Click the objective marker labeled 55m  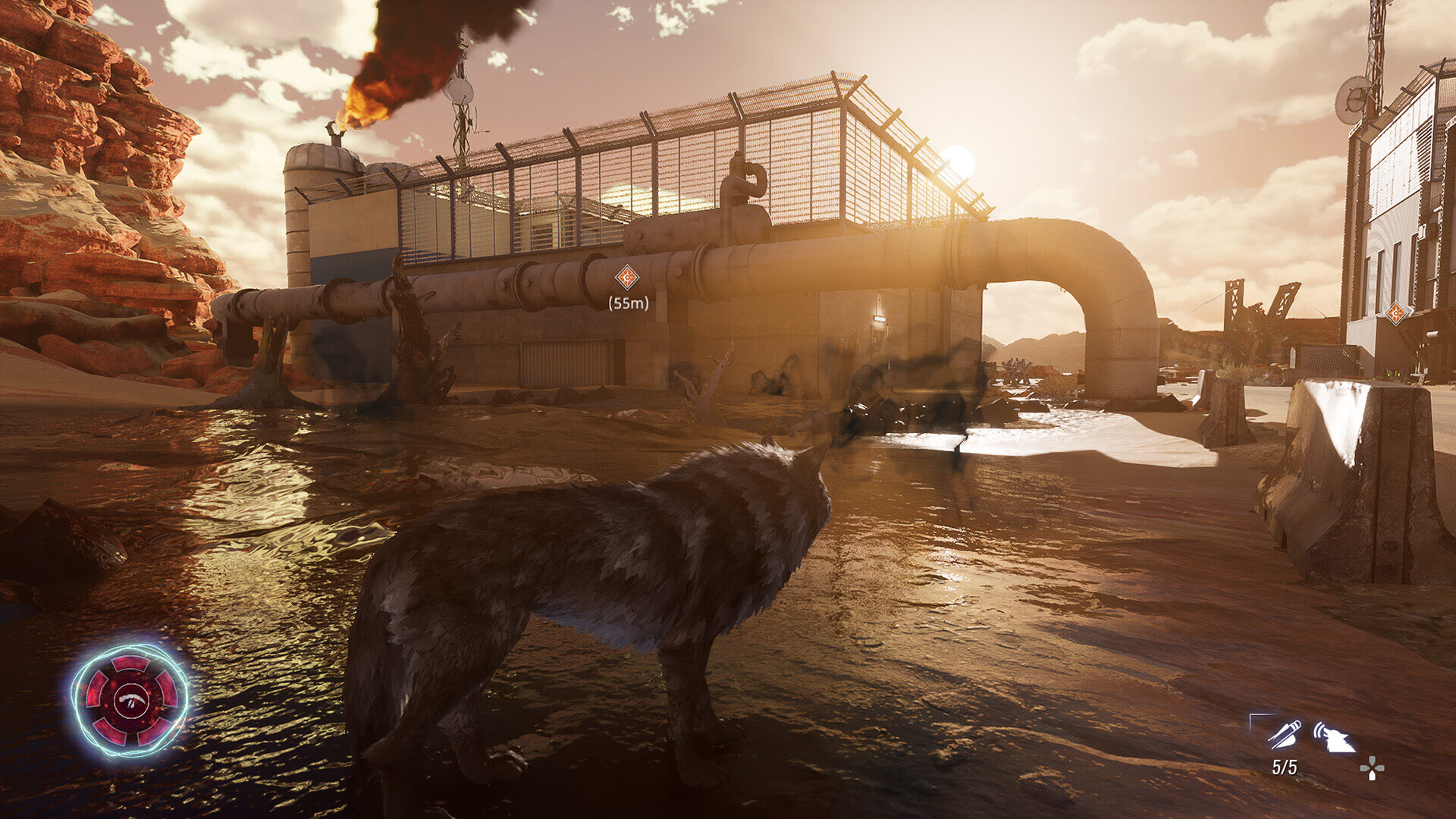click(626, 278)
